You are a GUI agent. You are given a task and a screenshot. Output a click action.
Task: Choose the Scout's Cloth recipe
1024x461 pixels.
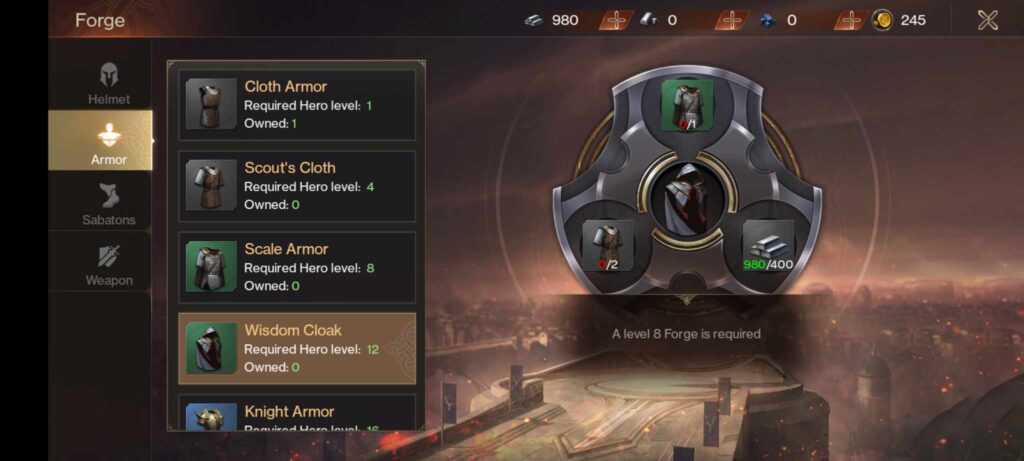[297, 186]
